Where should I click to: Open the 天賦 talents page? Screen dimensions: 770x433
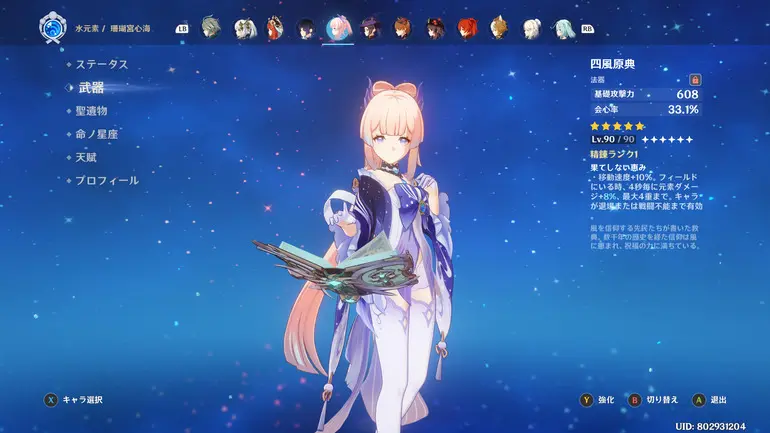86,157
